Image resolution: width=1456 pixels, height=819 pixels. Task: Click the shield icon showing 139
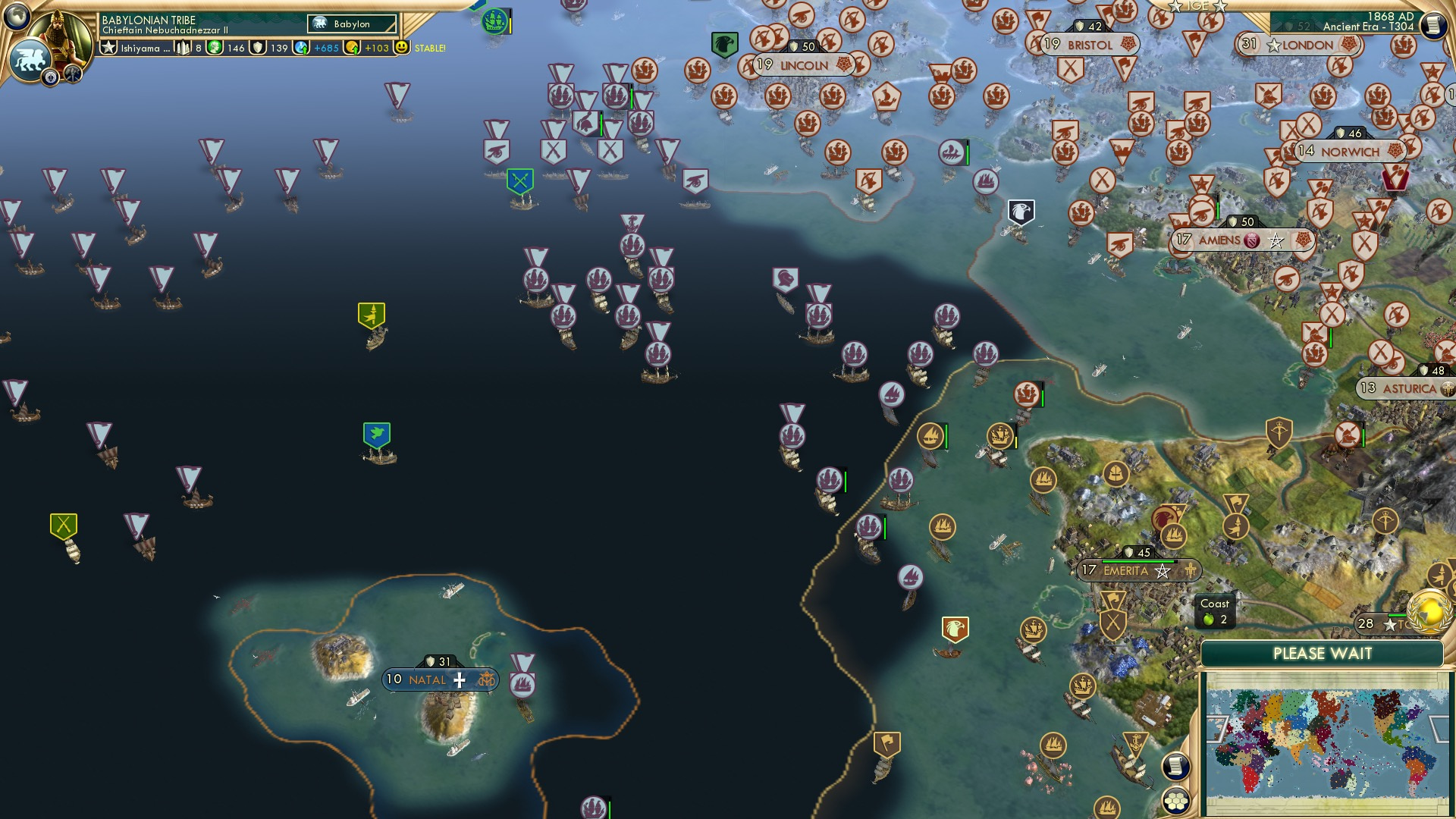point(258,48)
